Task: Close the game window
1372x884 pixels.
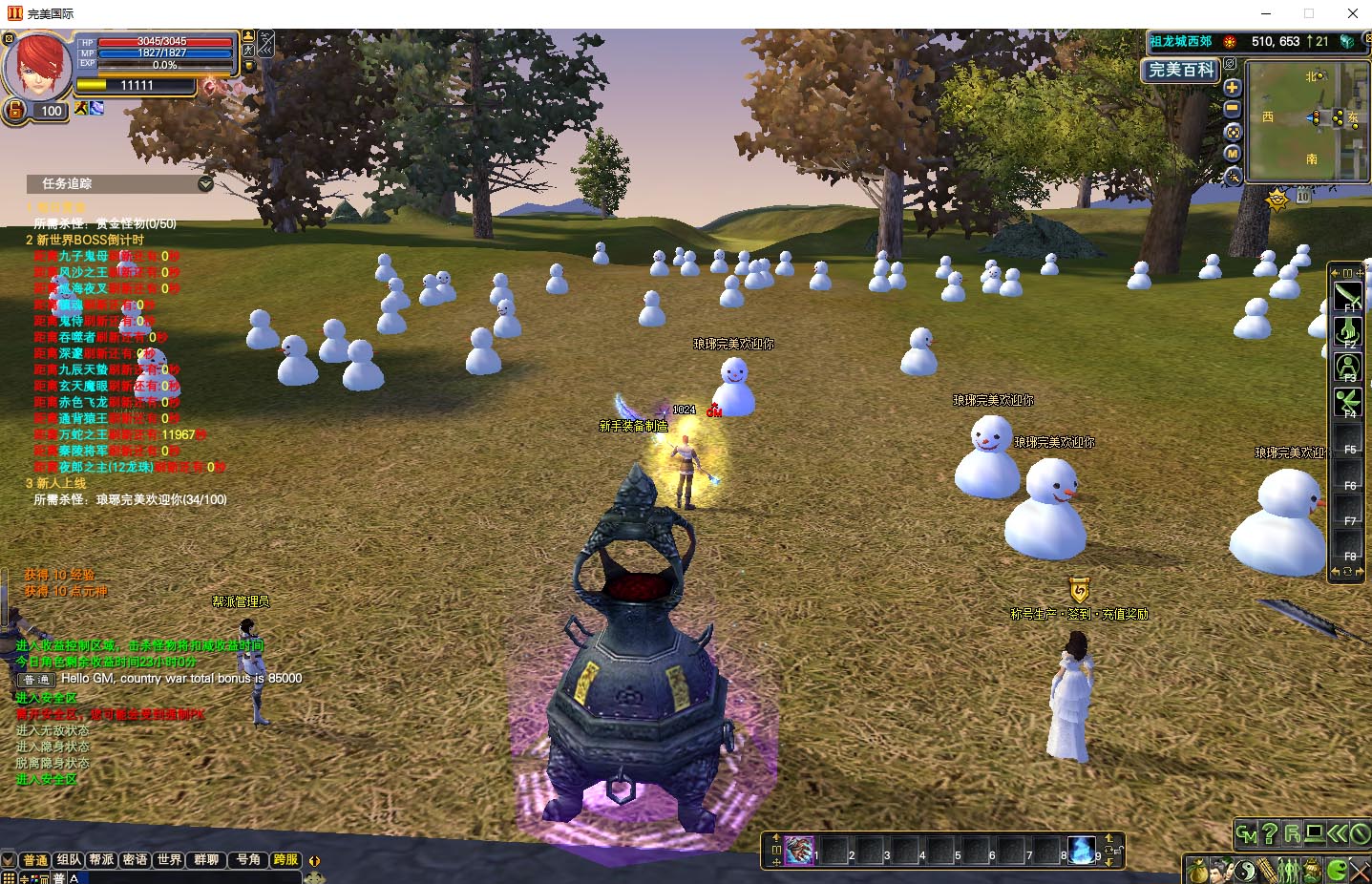Action: pyautogui.click(x=1352, y=13)
